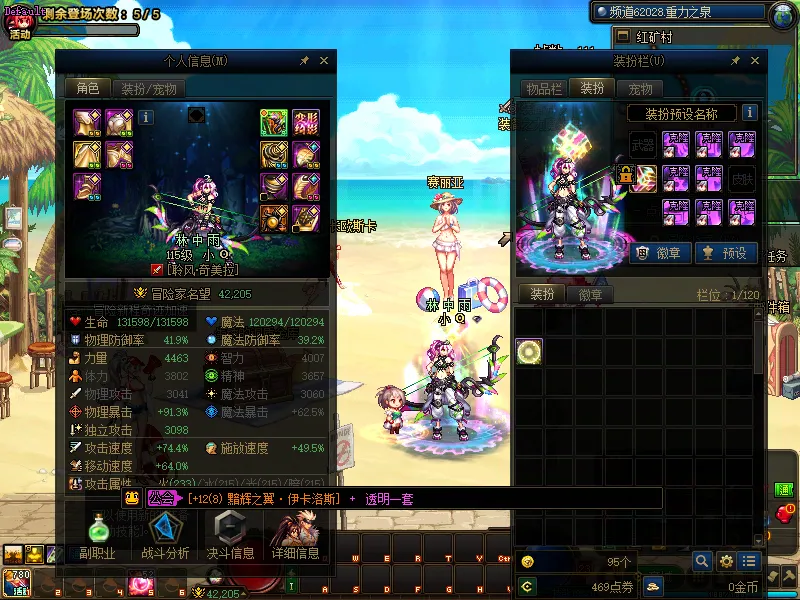The image size is (800, 600).
Task: Switch to the 装扮/宠物 tab in character info
Action: click(149, 89)
